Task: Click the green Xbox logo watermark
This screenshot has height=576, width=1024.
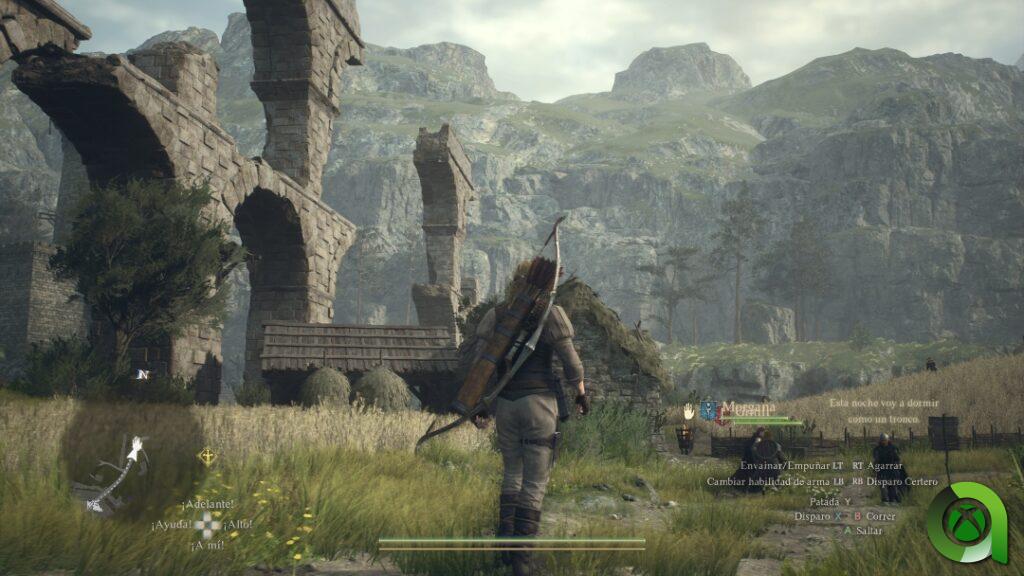Action: pos(966,522)
